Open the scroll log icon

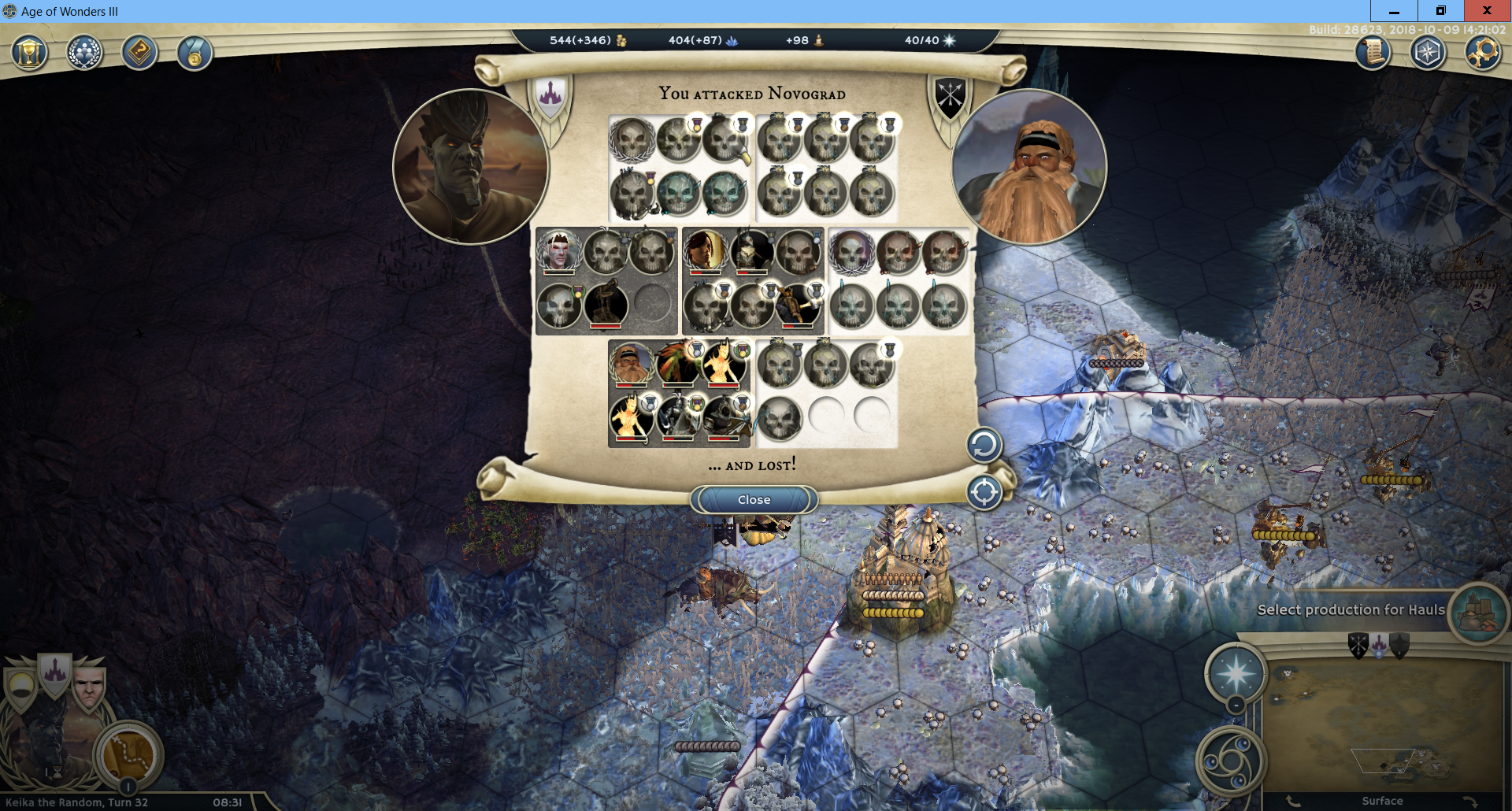(1373, 53)
